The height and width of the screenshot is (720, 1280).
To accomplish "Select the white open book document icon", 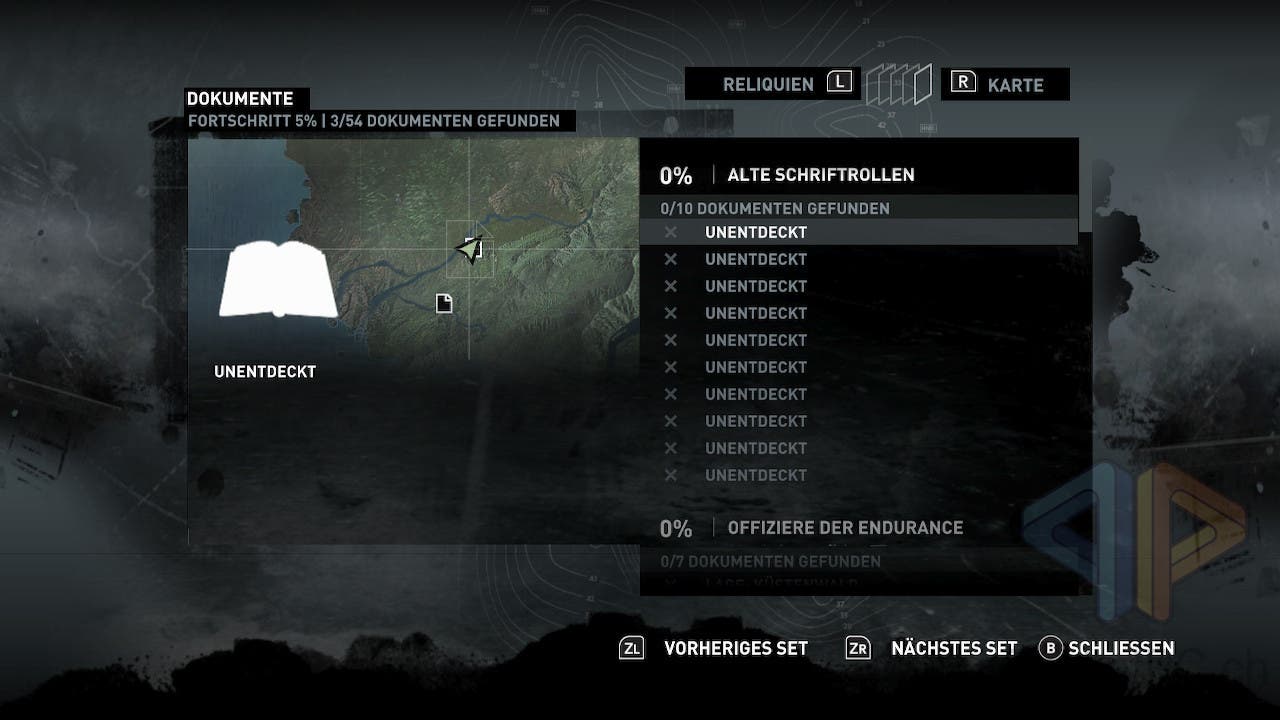I will pyautogui.click(x=277, y=280).
